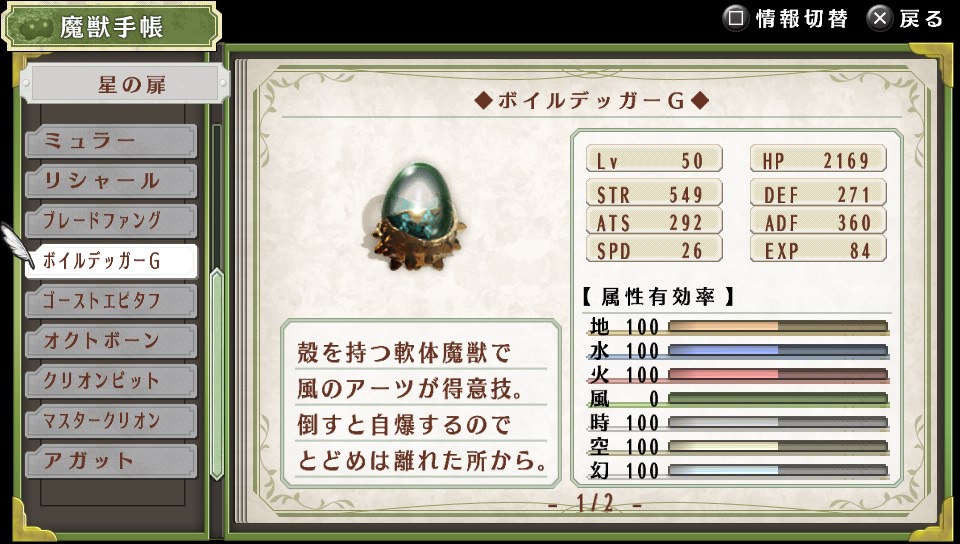960x544 pixels.
Task: View the アガット entry
Action: (x=110, y=461)
